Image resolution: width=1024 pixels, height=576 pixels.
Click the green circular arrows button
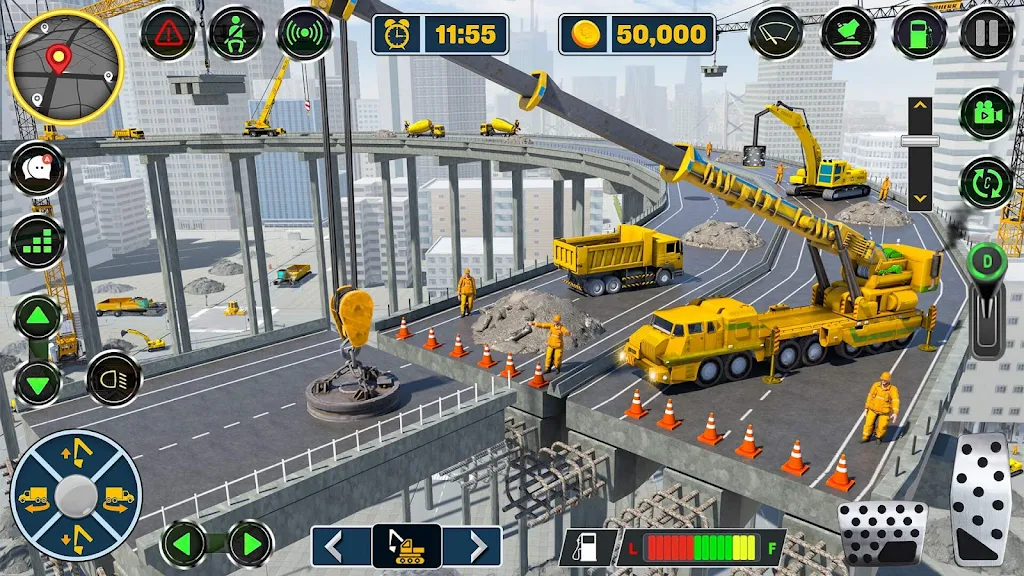[986, 183]
